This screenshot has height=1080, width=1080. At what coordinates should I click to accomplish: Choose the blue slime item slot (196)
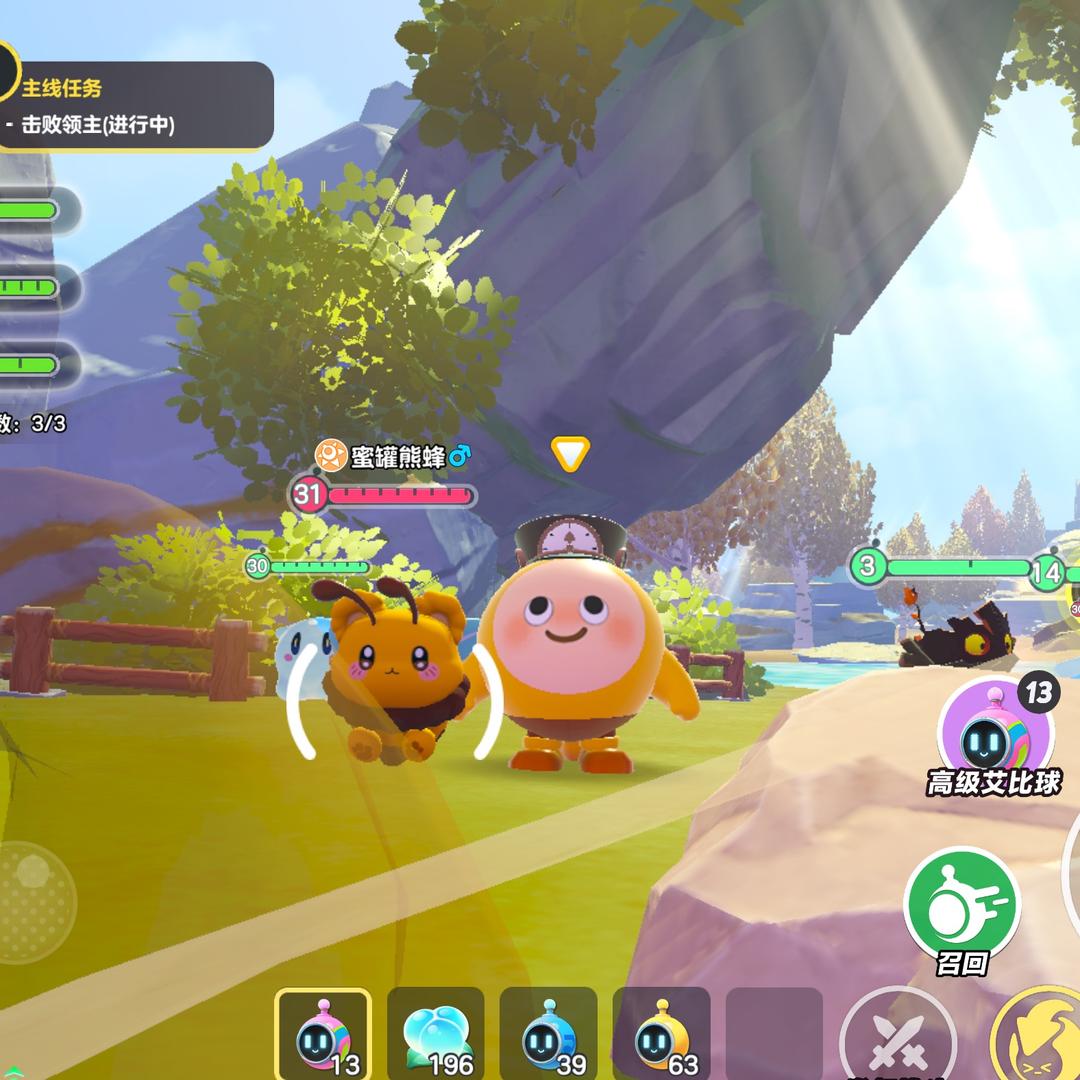436,1037
